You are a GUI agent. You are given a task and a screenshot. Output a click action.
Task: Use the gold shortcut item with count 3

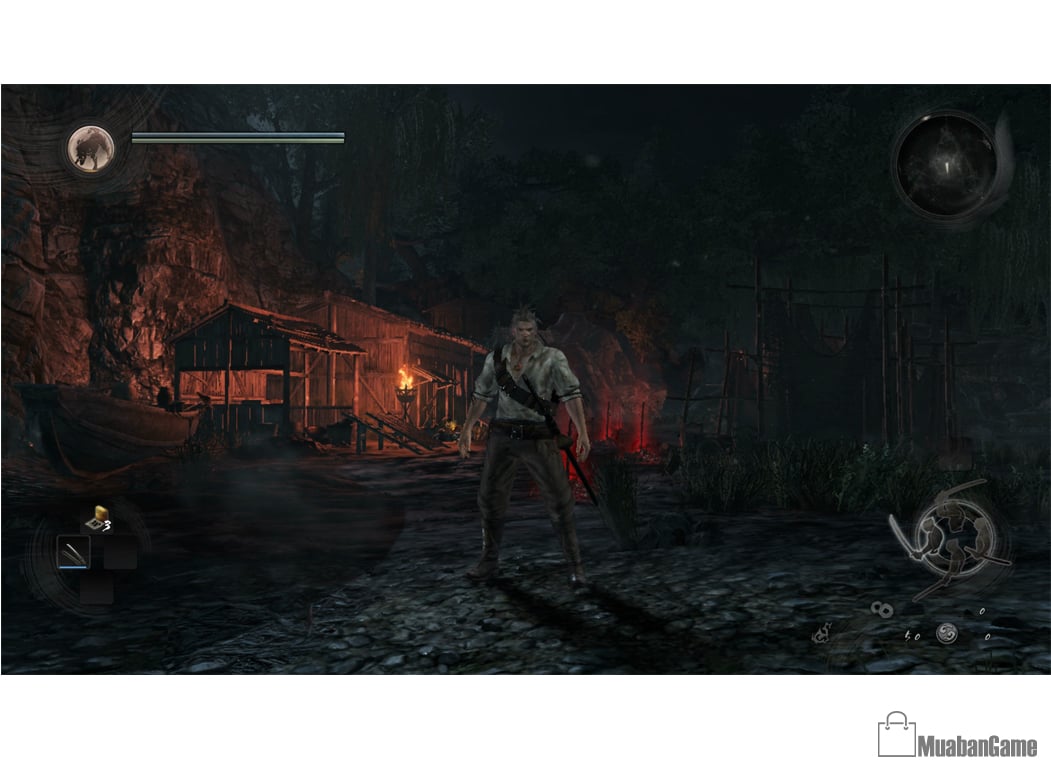point(96,518)
